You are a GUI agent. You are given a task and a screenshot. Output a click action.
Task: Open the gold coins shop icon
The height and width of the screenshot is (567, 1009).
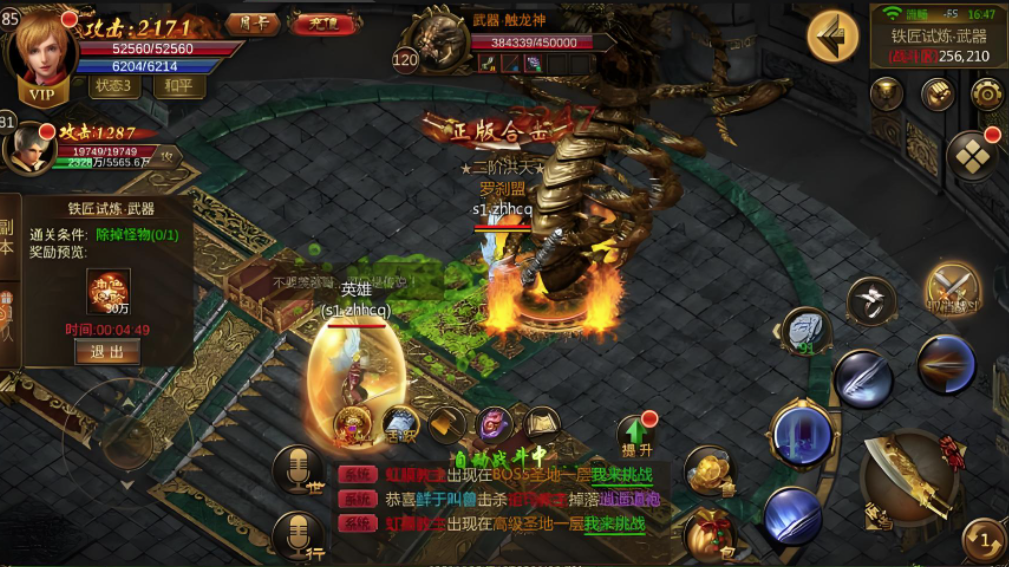click(710, 470)
